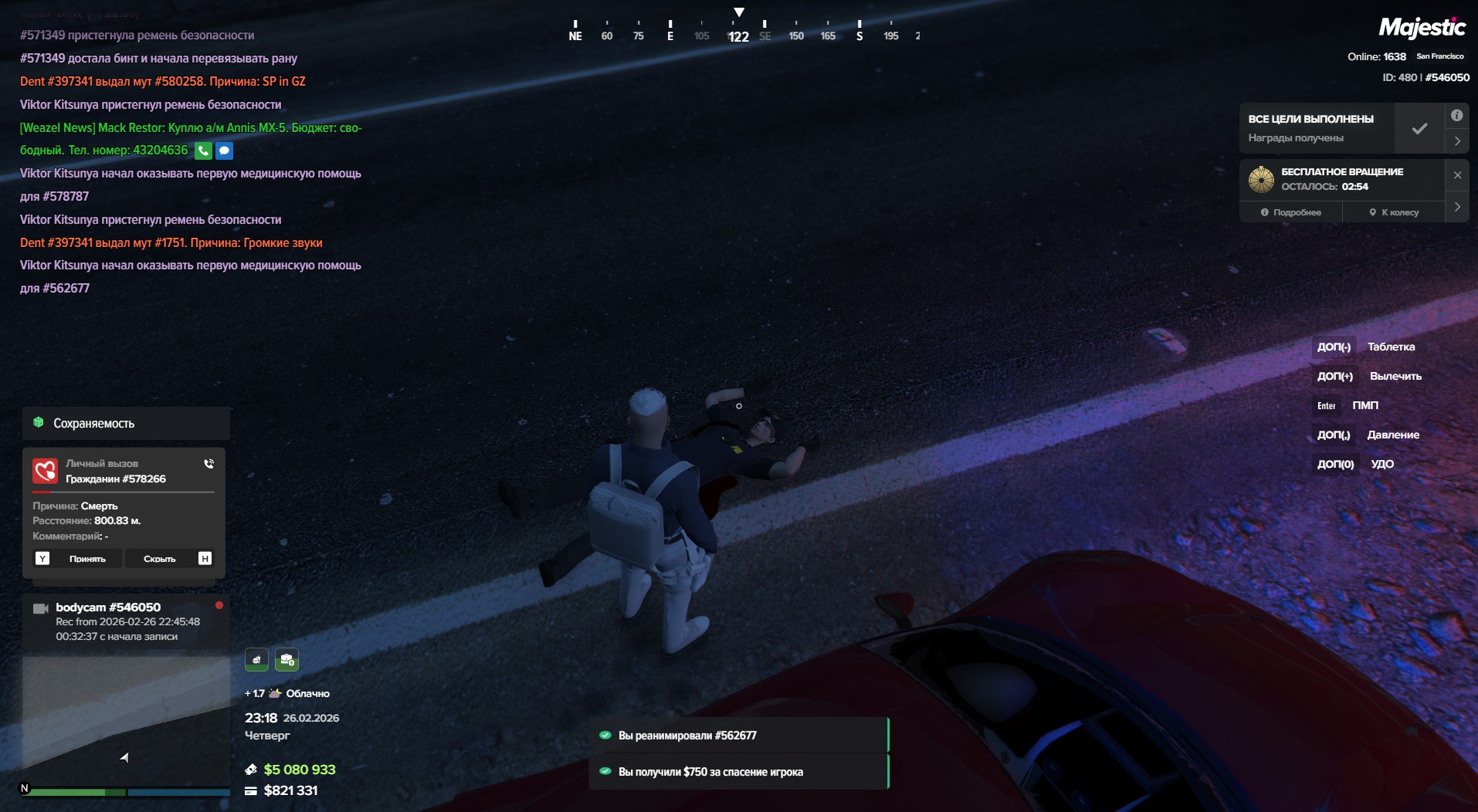Open the minimap
Viewport: 1478px width, 812px height.
click(x=125, y=722)
